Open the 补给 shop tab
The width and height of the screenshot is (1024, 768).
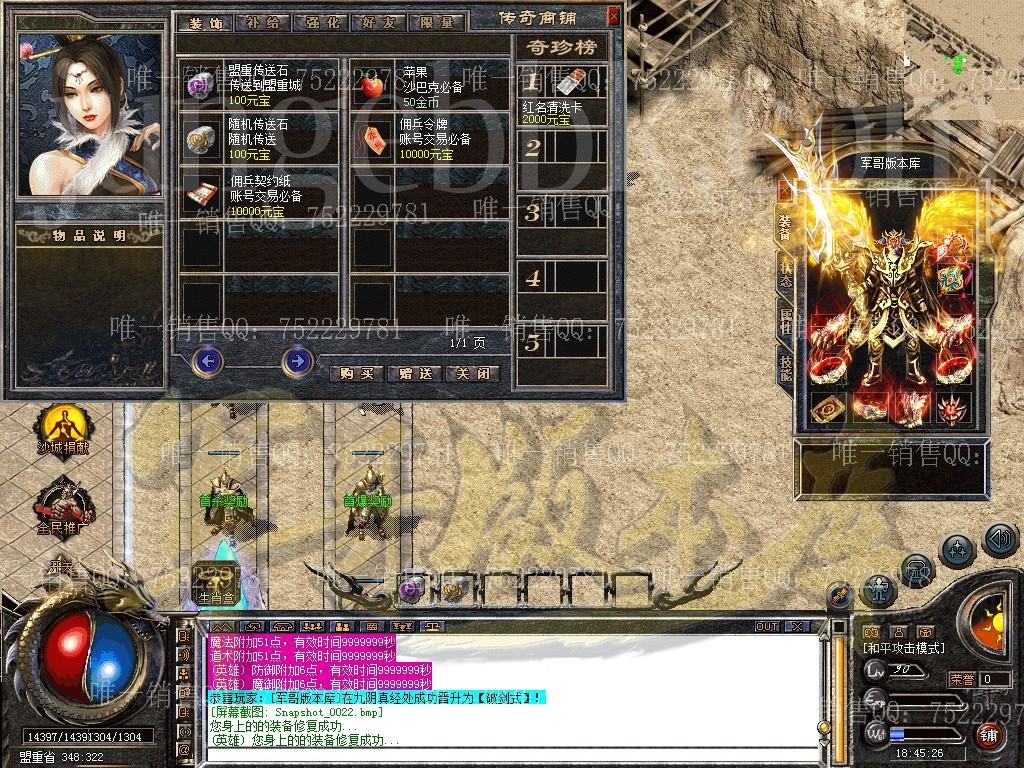261,21
